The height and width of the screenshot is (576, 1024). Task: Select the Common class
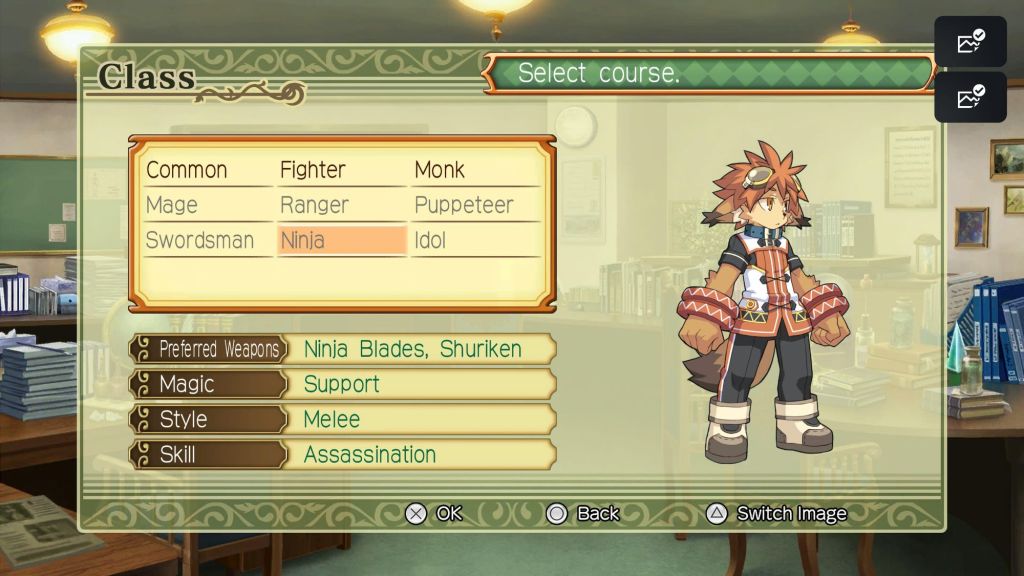tap(187, 170)
